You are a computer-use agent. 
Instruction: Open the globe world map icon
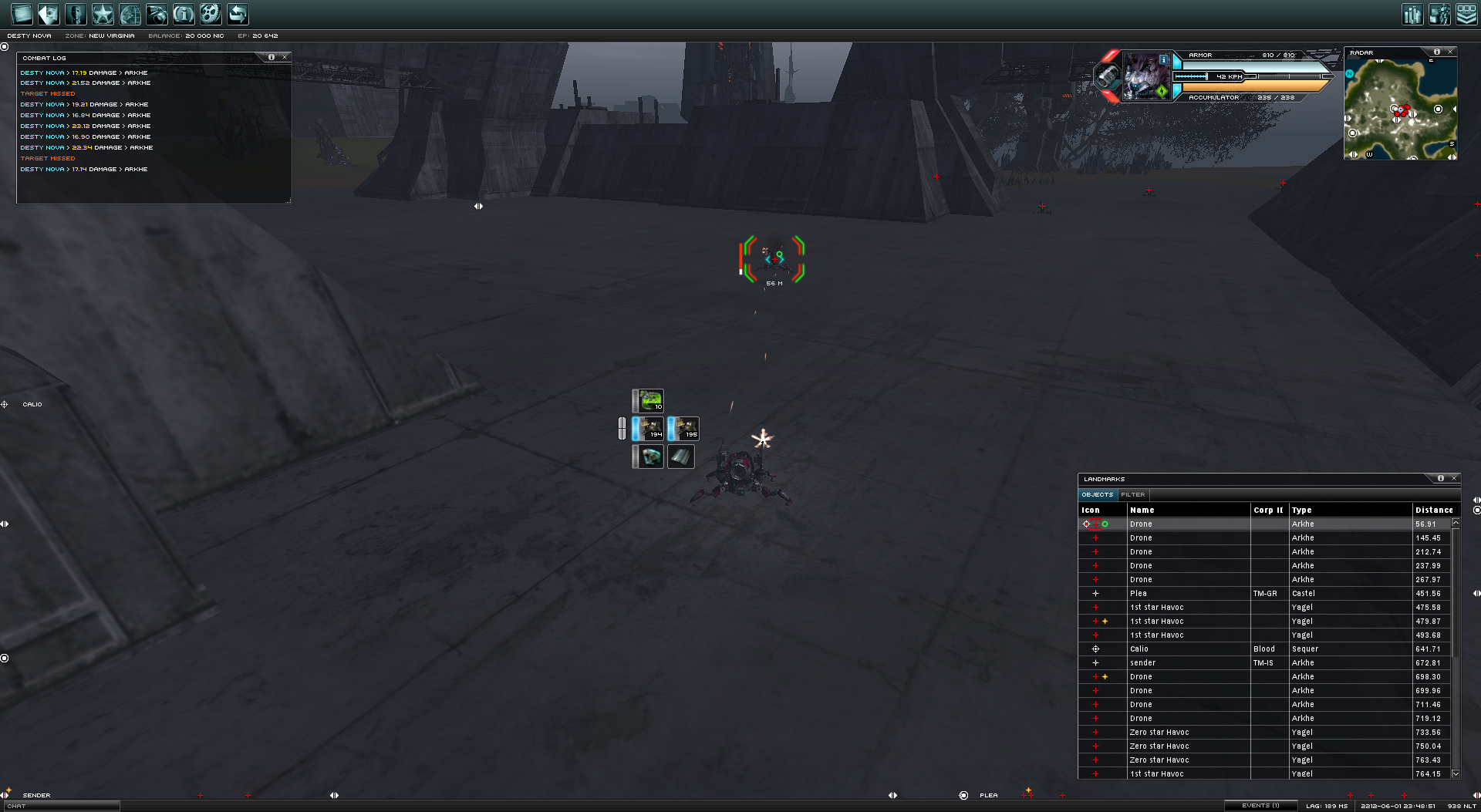[130, 14]
